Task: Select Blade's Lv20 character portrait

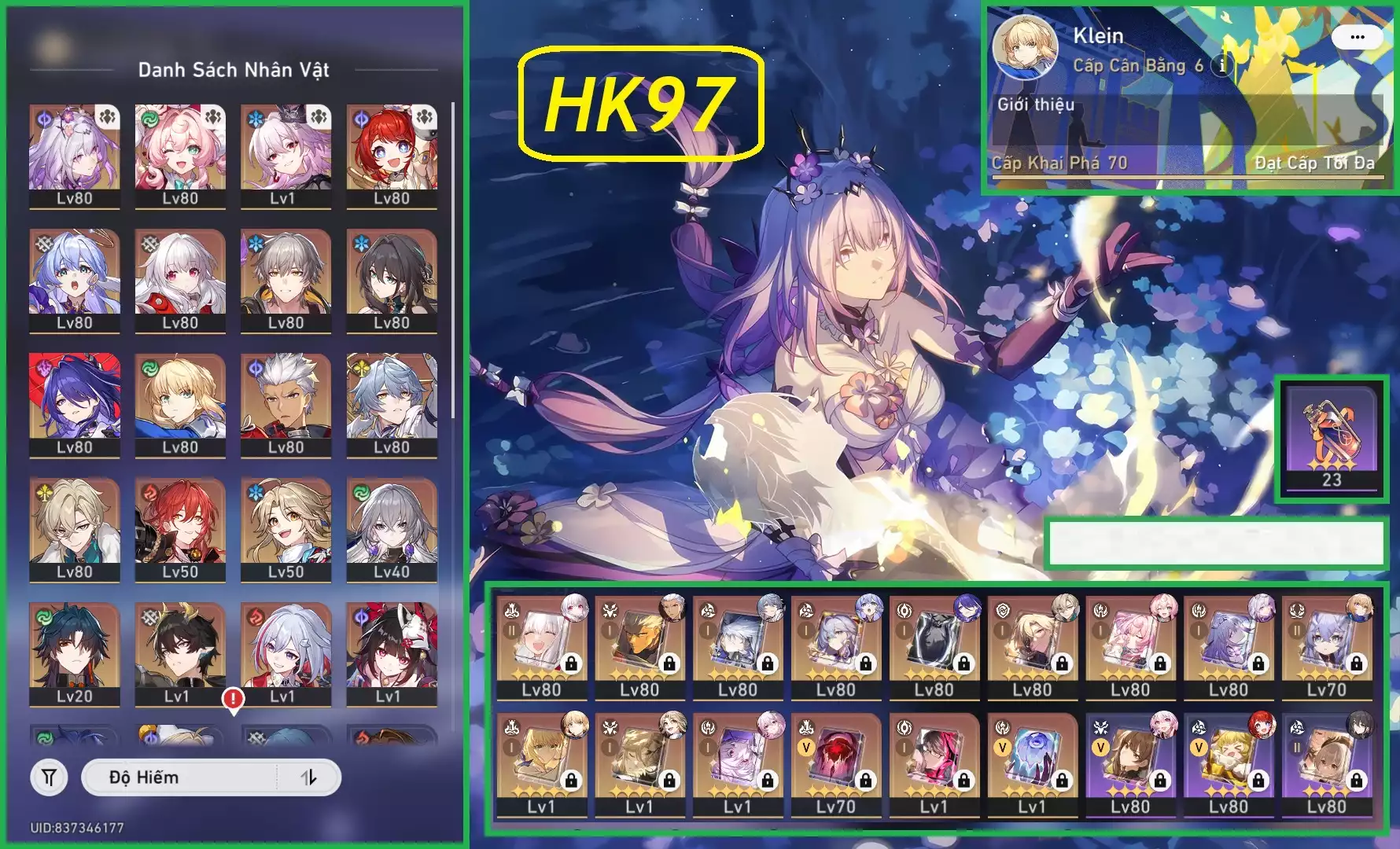Action: (x=75, y=652)
